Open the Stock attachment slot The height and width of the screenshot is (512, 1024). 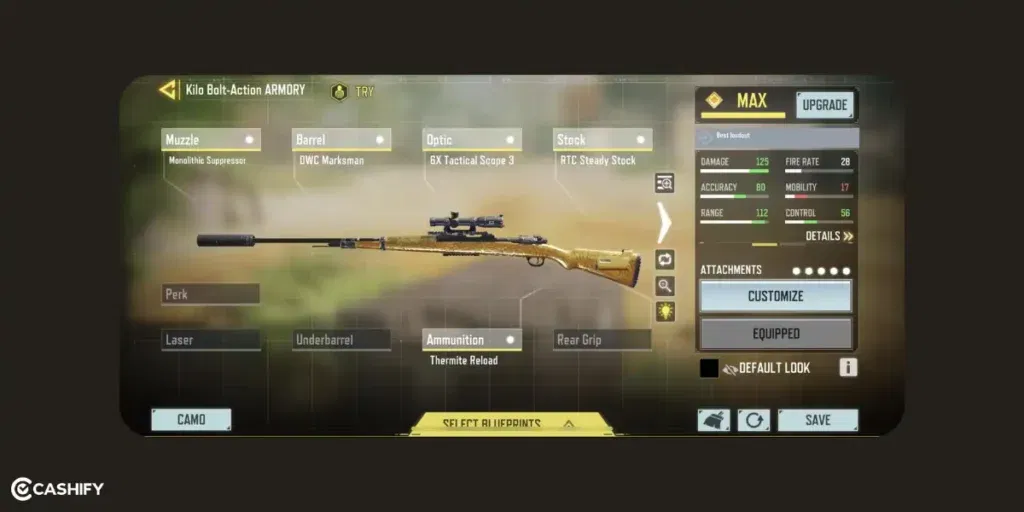(602, 140)
